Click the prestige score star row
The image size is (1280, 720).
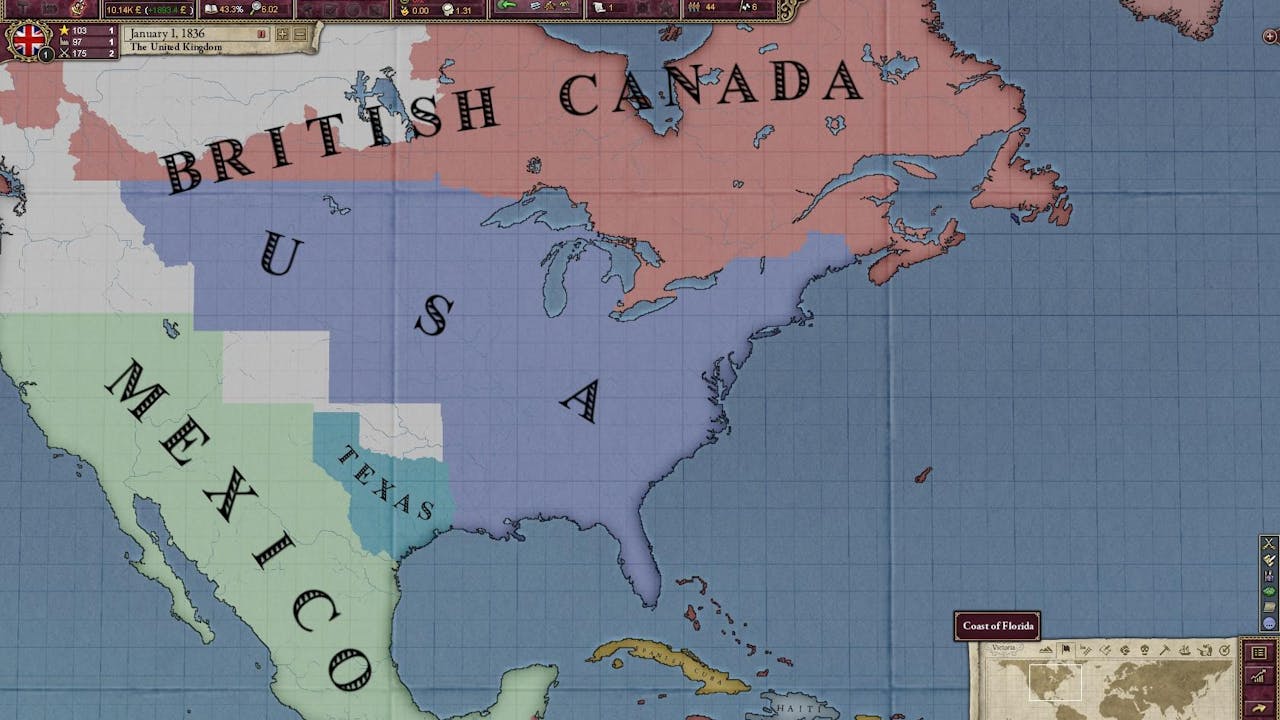tap(70, 31)
